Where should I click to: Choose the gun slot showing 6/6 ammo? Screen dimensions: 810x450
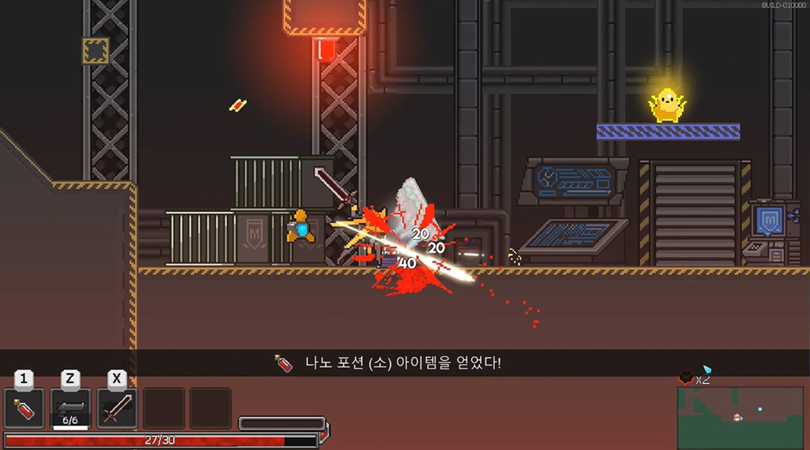click(x=70, y=408)
